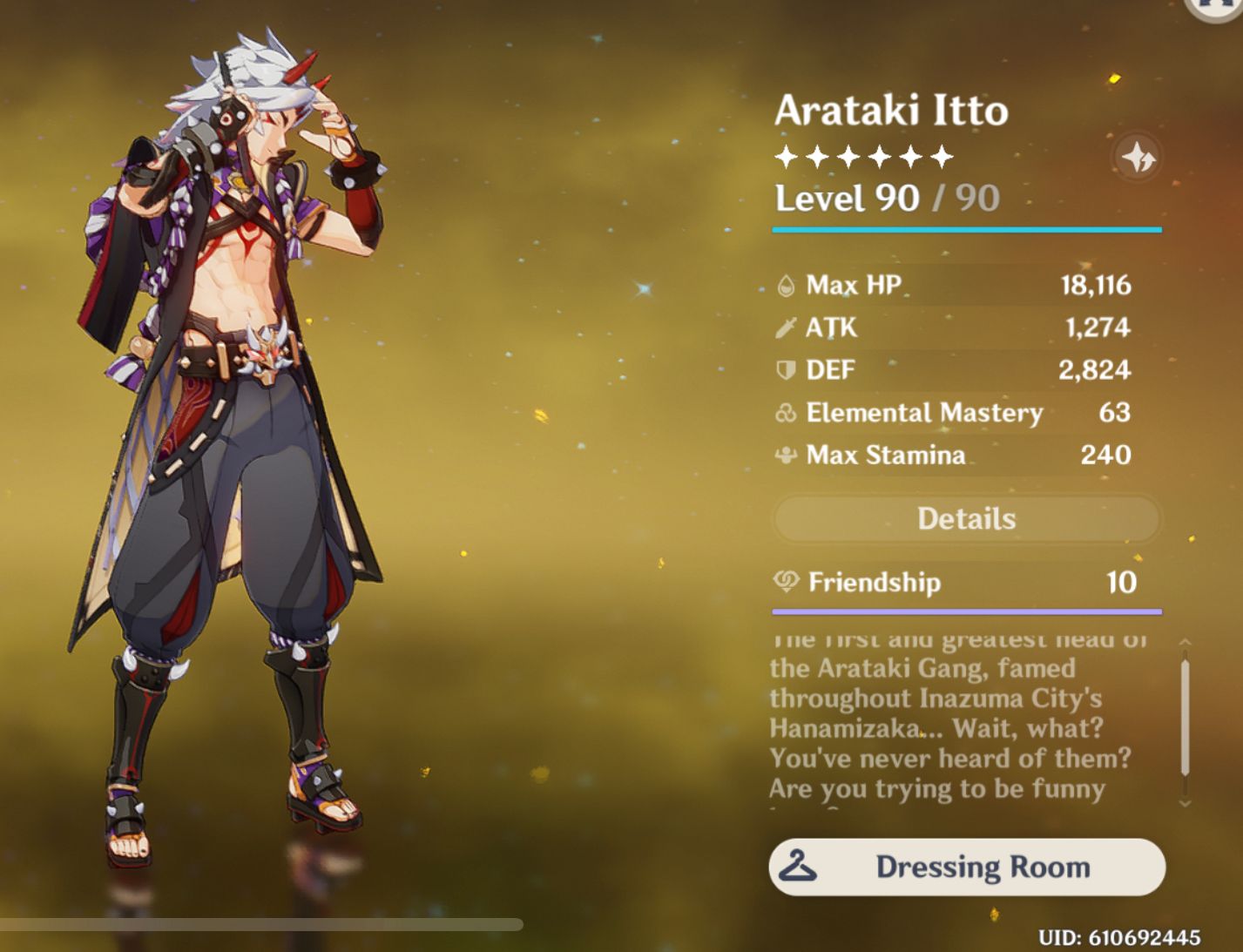Click the sparkle icon beside the character name
This screenshot has height=952, width=1243.
pyautogui.click(x=1138, y=158)
